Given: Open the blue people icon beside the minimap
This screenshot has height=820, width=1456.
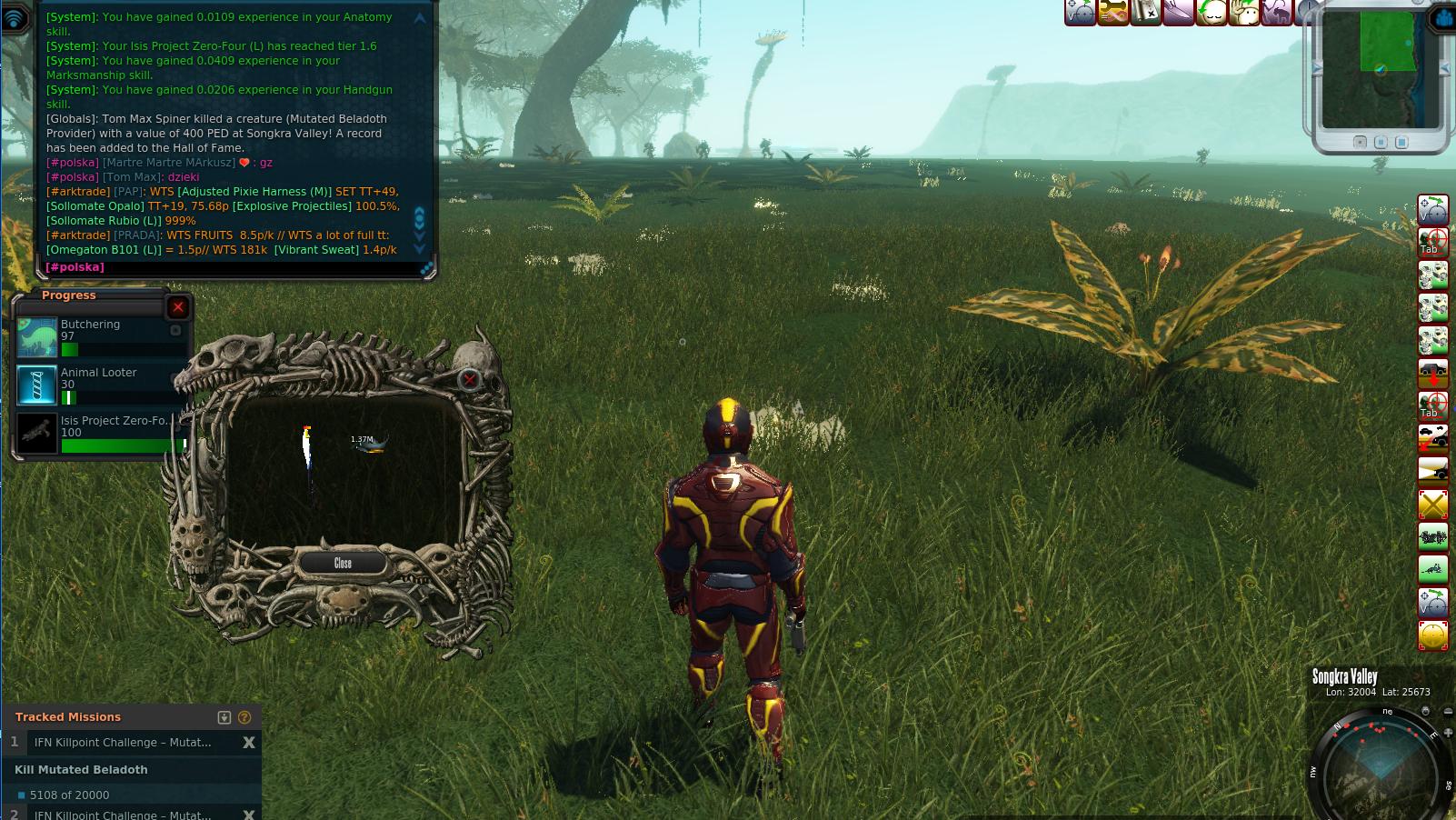Looking at the screenshot, I should click(1444, 19).
